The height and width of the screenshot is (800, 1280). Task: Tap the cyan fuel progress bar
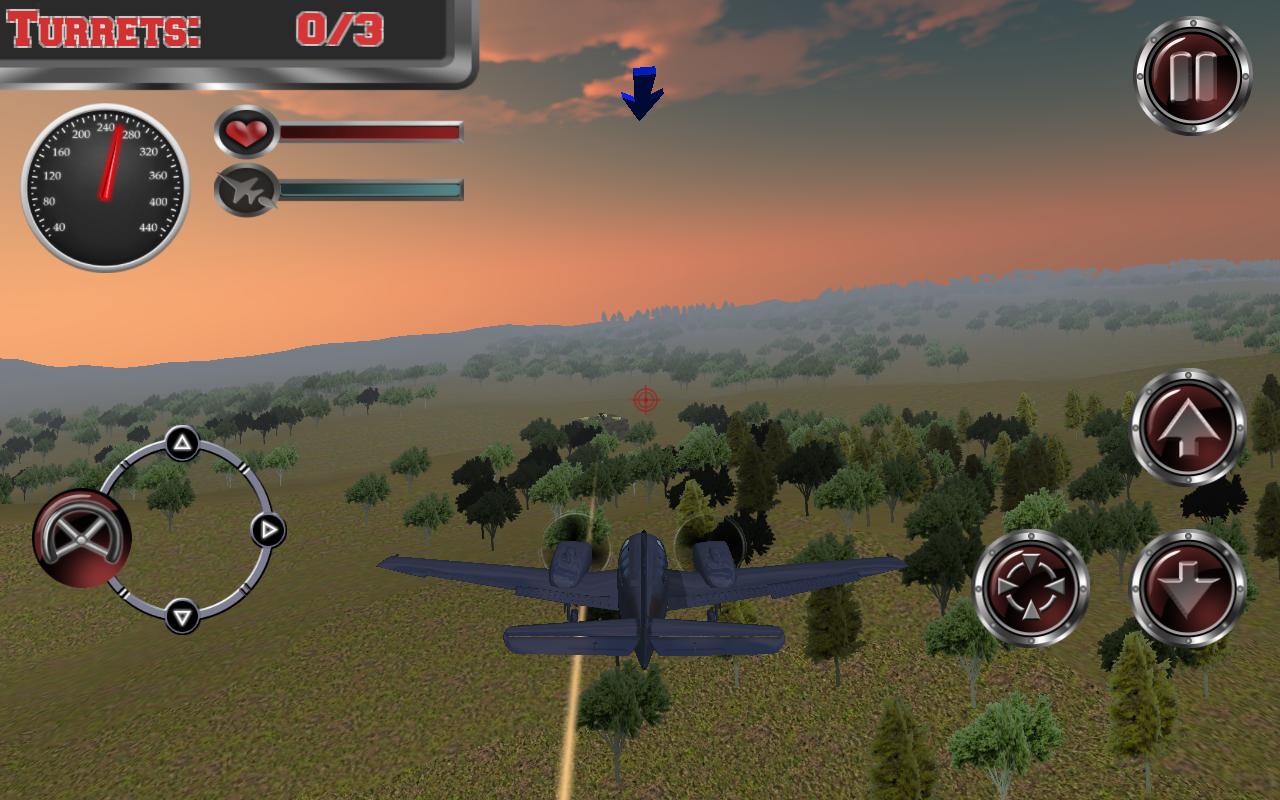(370, 190)
